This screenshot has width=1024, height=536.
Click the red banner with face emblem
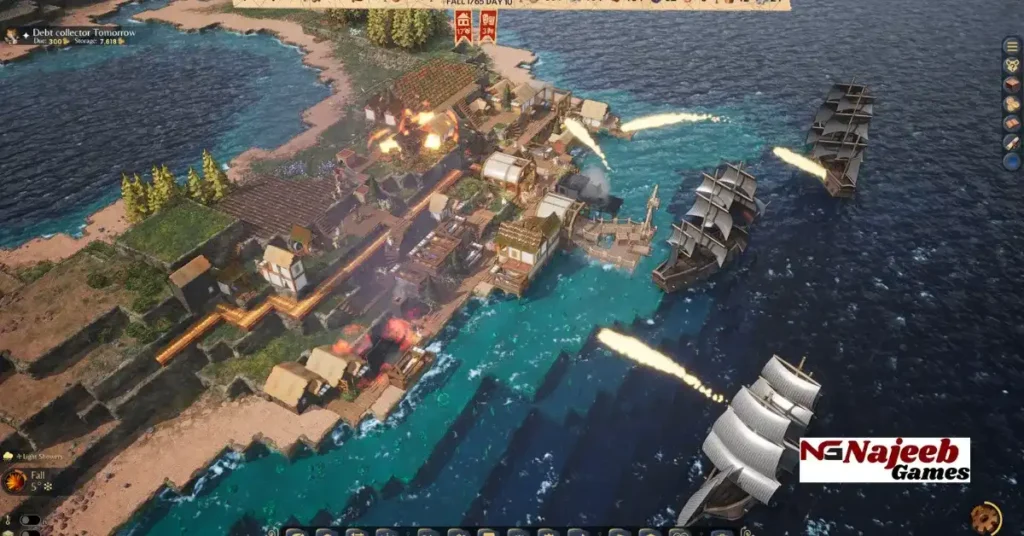488,27
